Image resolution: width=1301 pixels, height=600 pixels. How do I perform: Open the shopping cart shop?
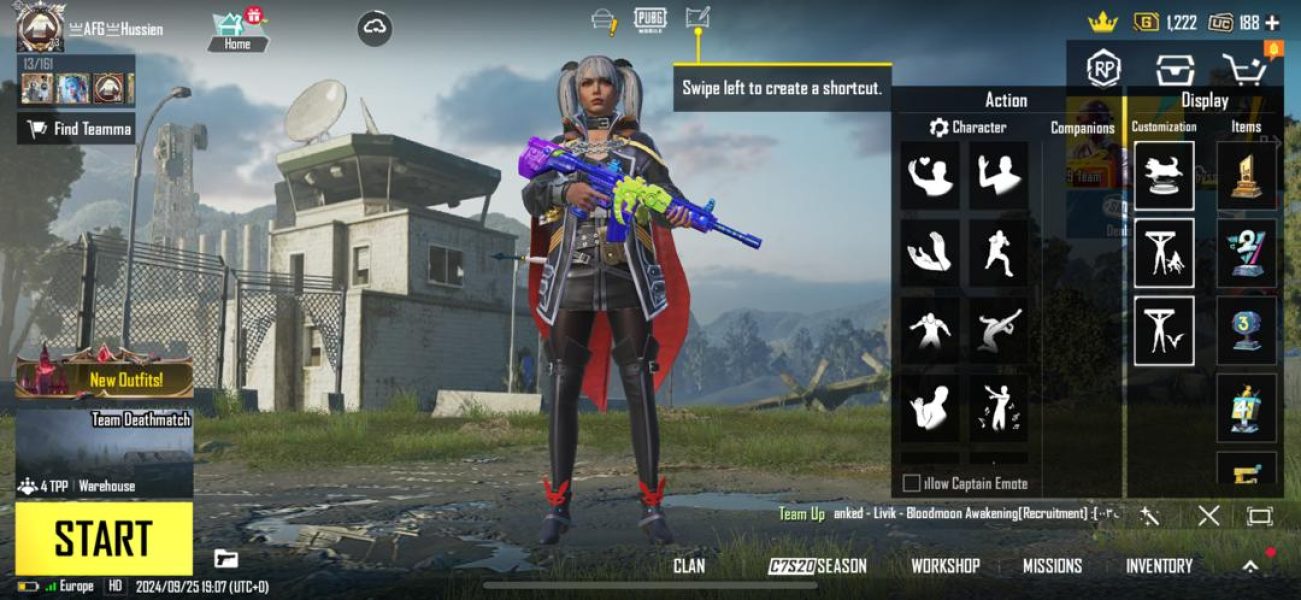pyautogui.click(x=1245, y=69)
